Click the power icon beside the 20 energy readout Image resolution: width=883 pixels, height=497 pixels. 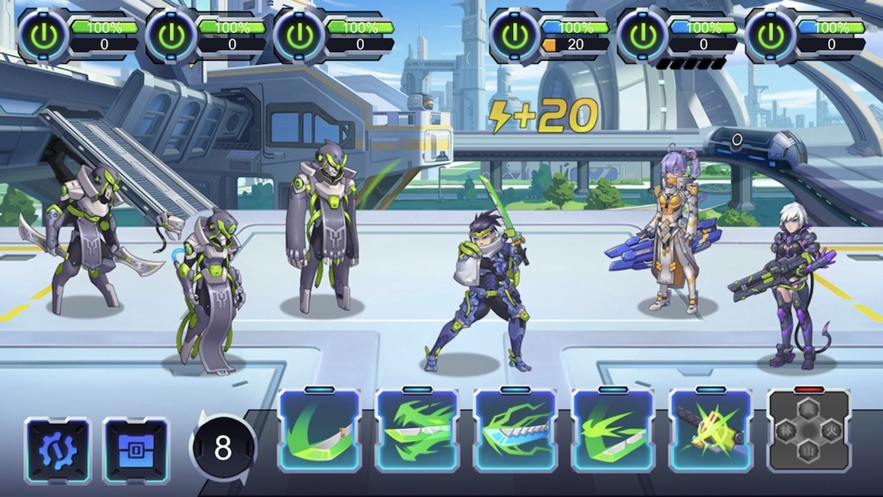tap(515, 35)
